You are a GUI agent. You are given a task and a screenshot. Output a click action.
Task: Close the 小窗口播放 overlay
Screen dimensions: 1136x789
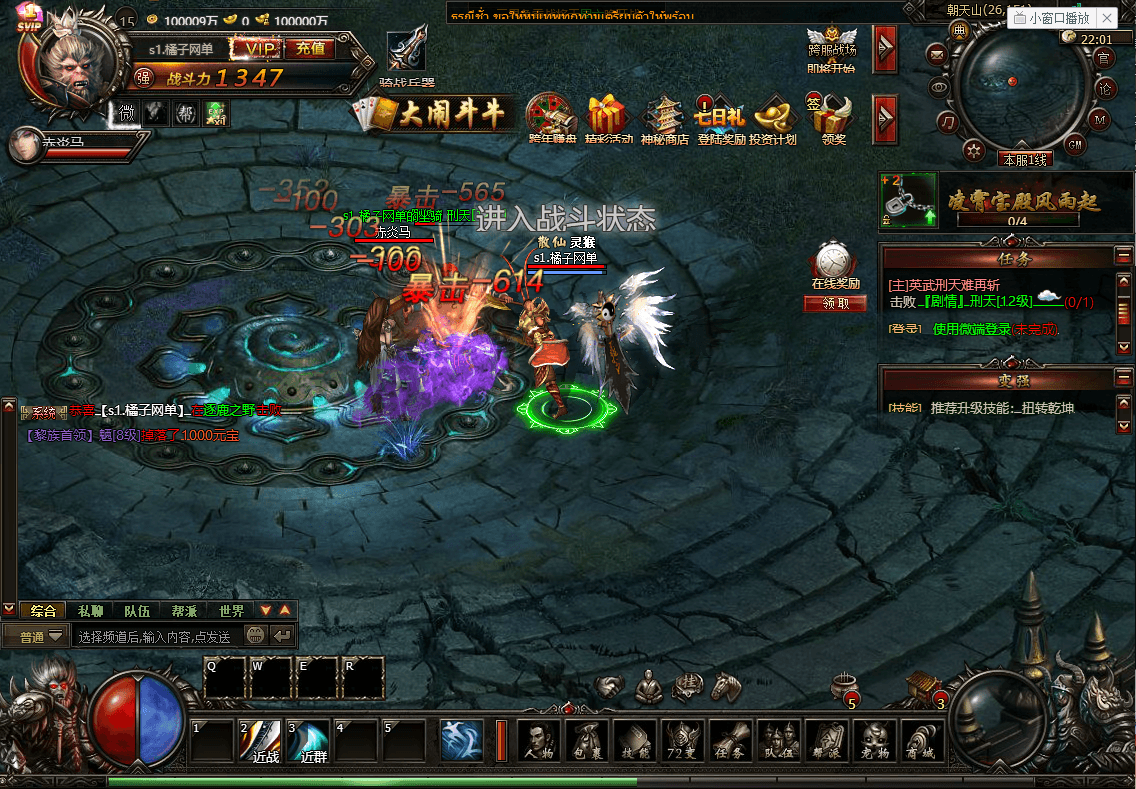pyautogui.click(x=1106, y=18)
